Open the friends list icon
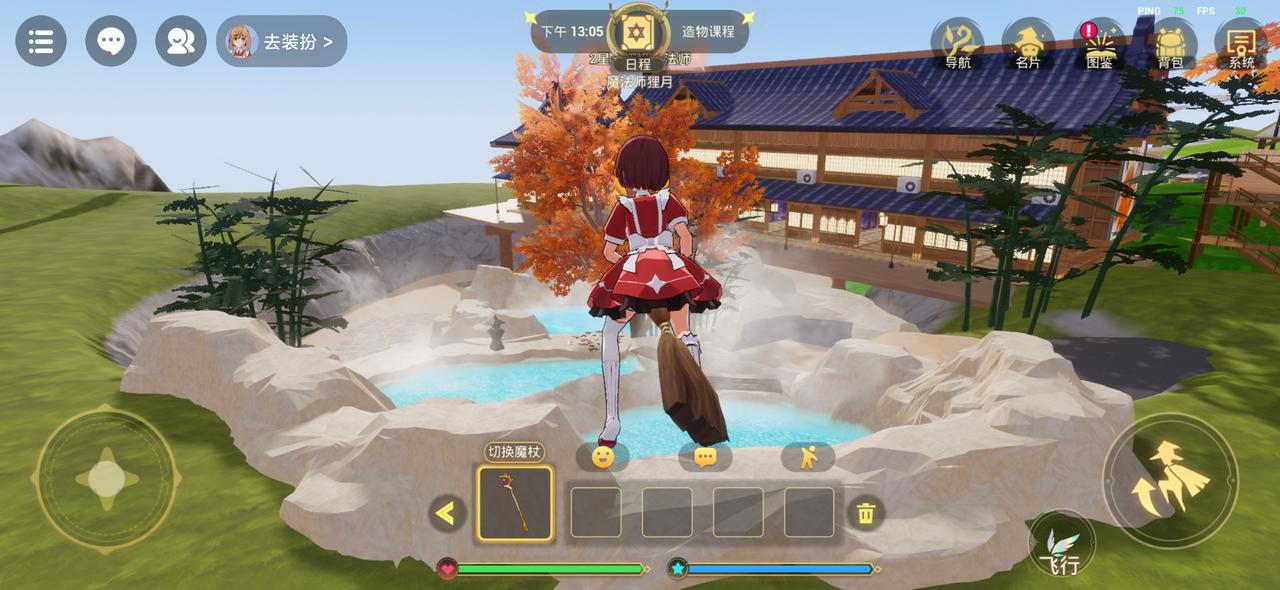1280x590 pixels. coord(181,41)
